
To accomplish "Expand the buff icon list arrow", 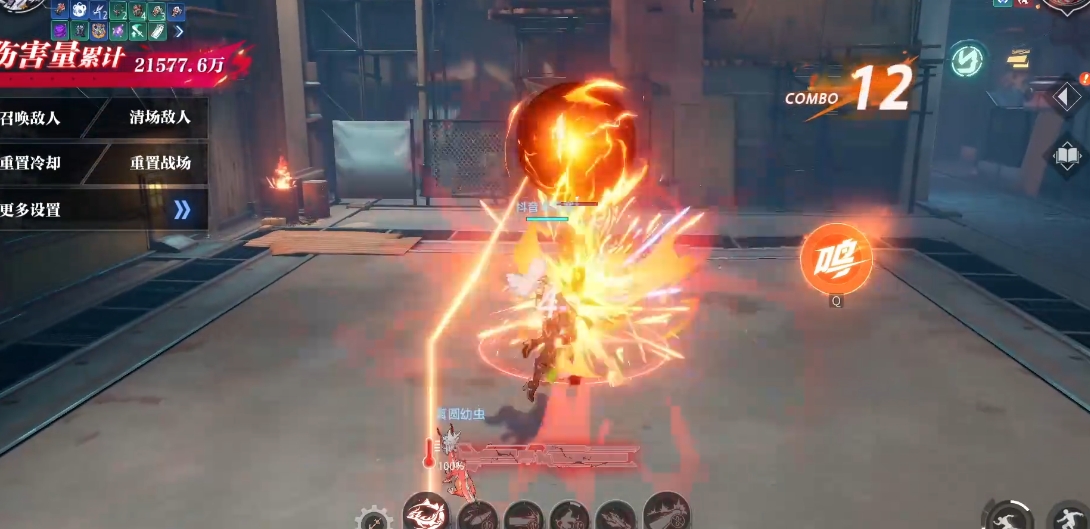I will click(180, 31).
